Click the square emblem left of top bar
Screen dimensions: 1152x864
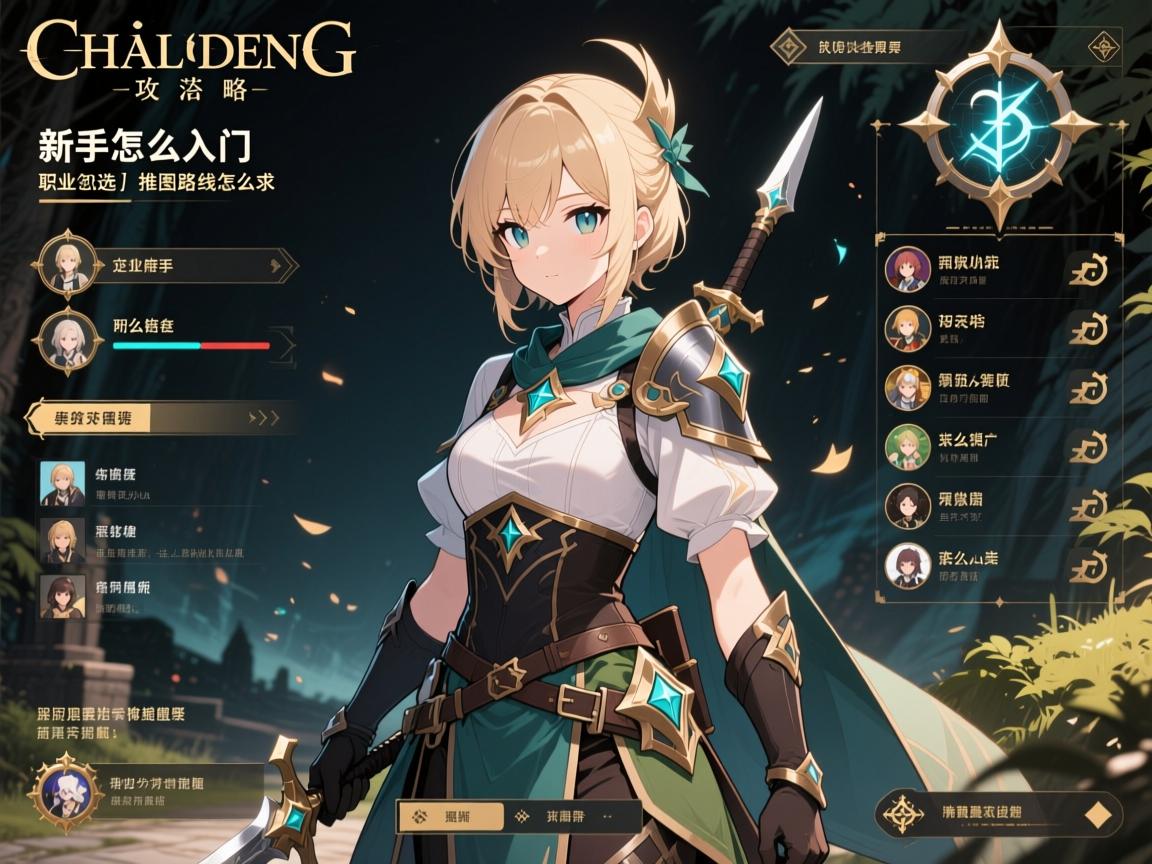[x=789, y=46]
